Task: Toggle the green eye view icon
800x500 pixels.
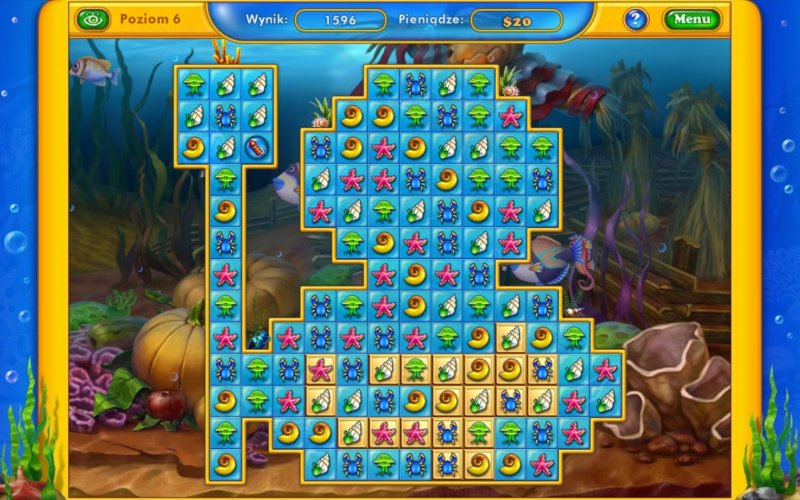Action: tap(91, 19)
